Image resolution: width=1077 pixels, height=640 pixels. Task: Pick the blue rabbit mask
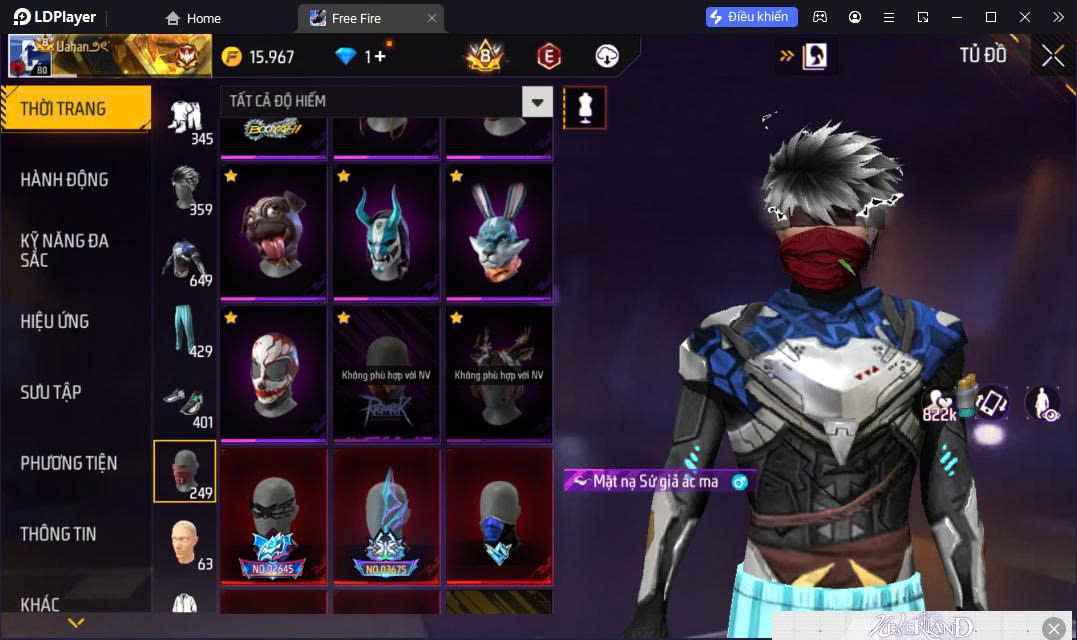click(499, 232)
